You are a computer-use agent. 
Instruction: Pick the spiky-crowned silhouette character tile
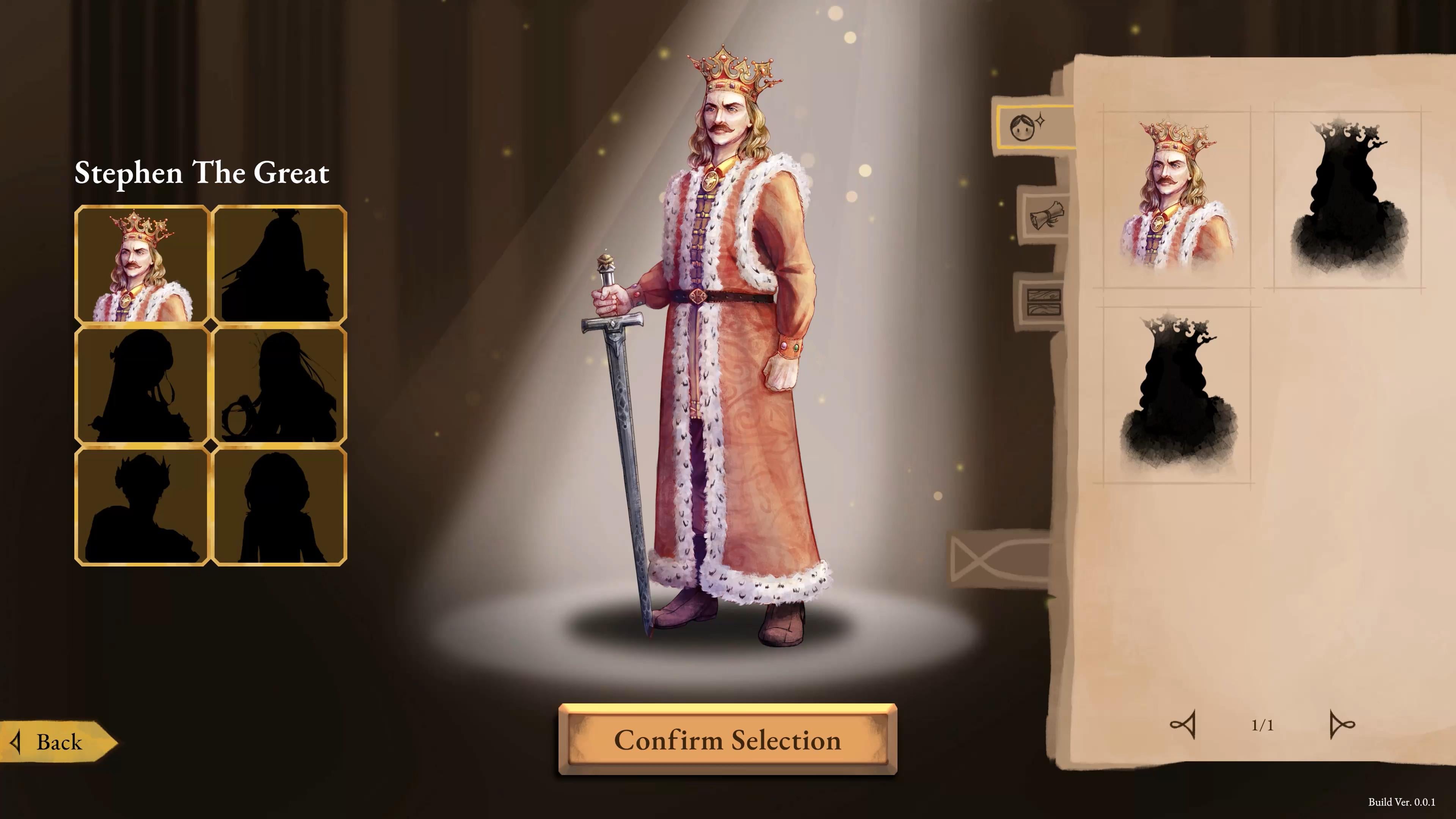(x=142, y=506)
